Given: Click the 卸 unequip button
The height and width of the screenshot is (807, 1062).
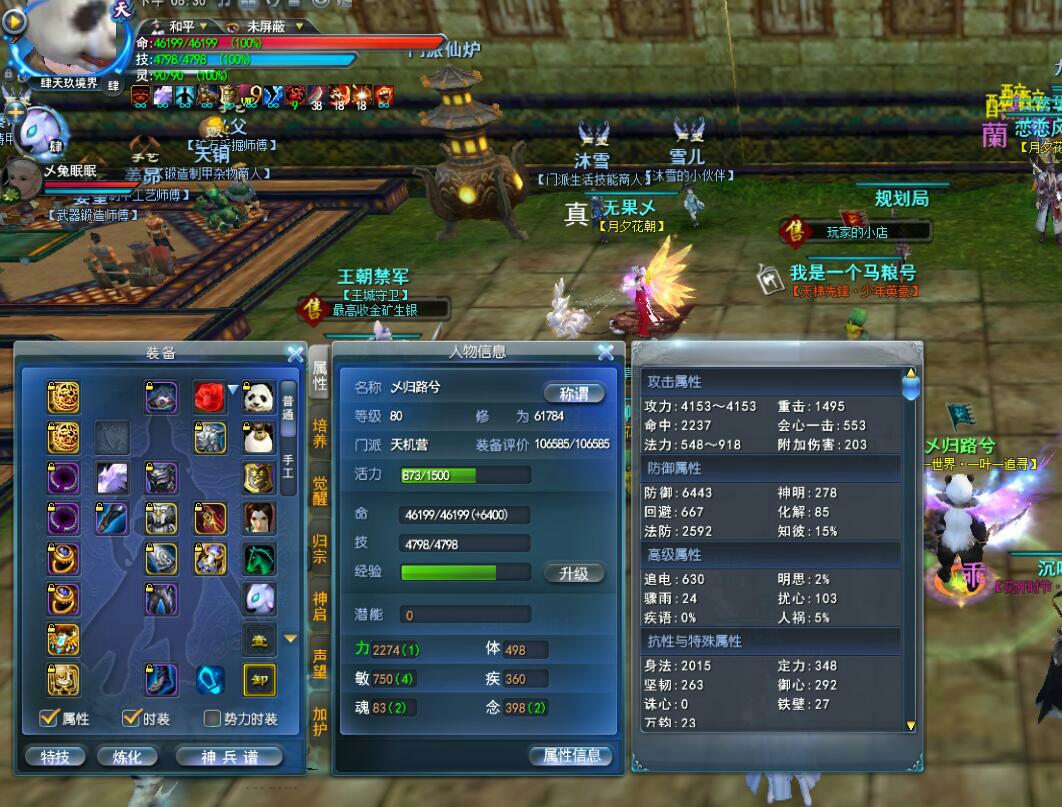Looking at the screenshot, I should point(259,680).
